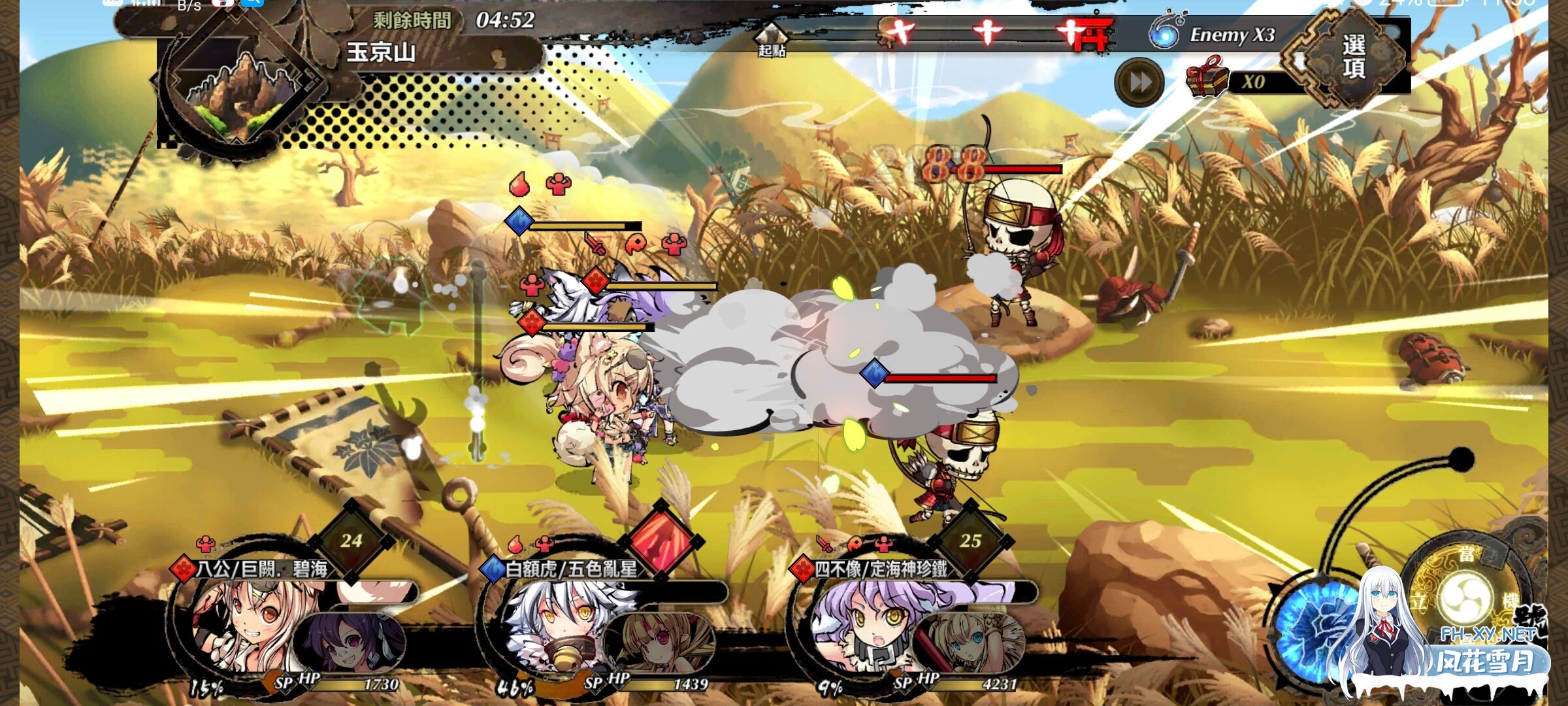Activate the blue flower orb skill
The height and width of the screenshot is (706, 1568).
pyautogui.click(x=1313, y=628)
